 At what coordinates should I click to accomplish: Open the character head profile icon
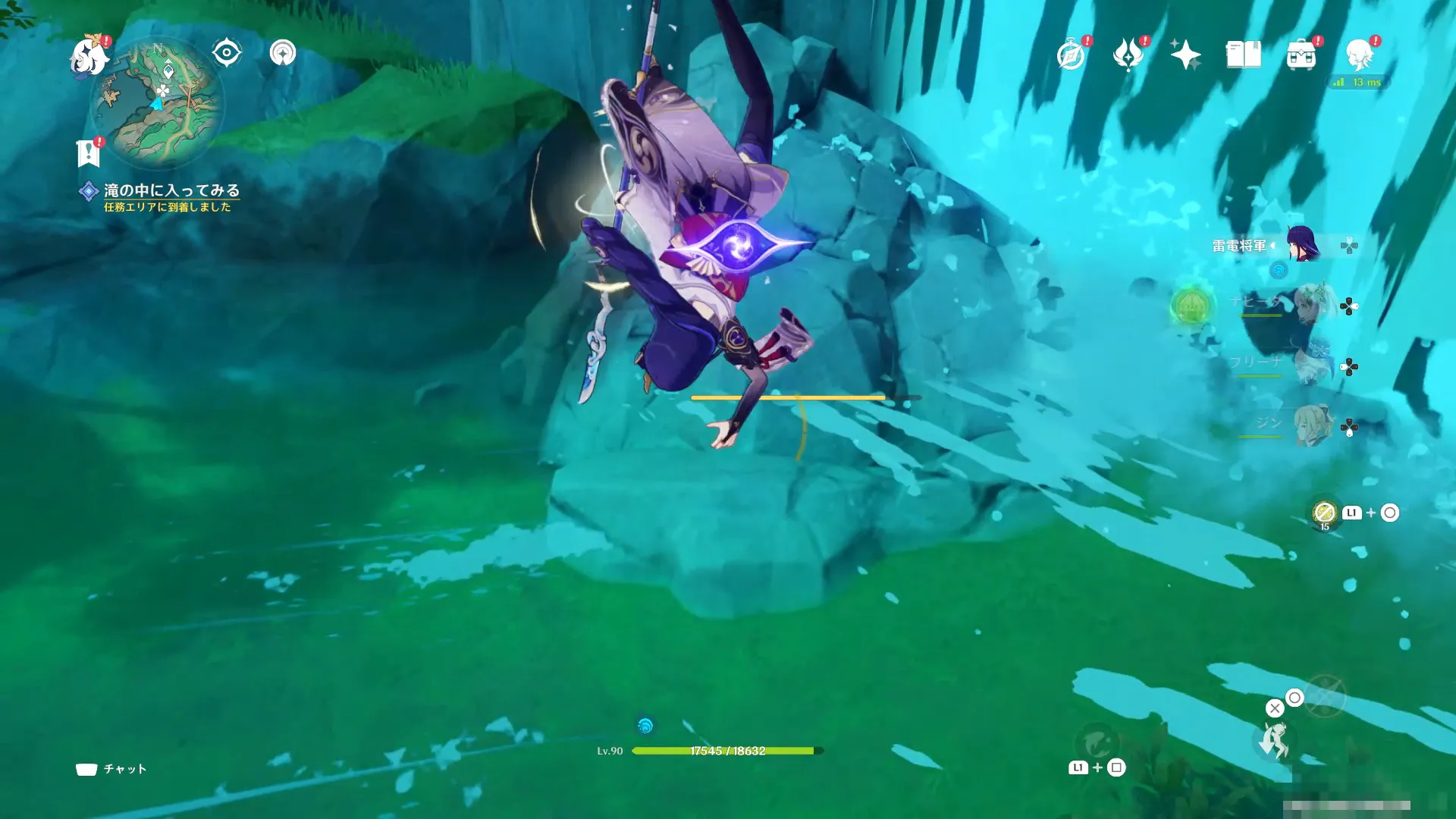pyautogui.click(x=1359, y=55)
